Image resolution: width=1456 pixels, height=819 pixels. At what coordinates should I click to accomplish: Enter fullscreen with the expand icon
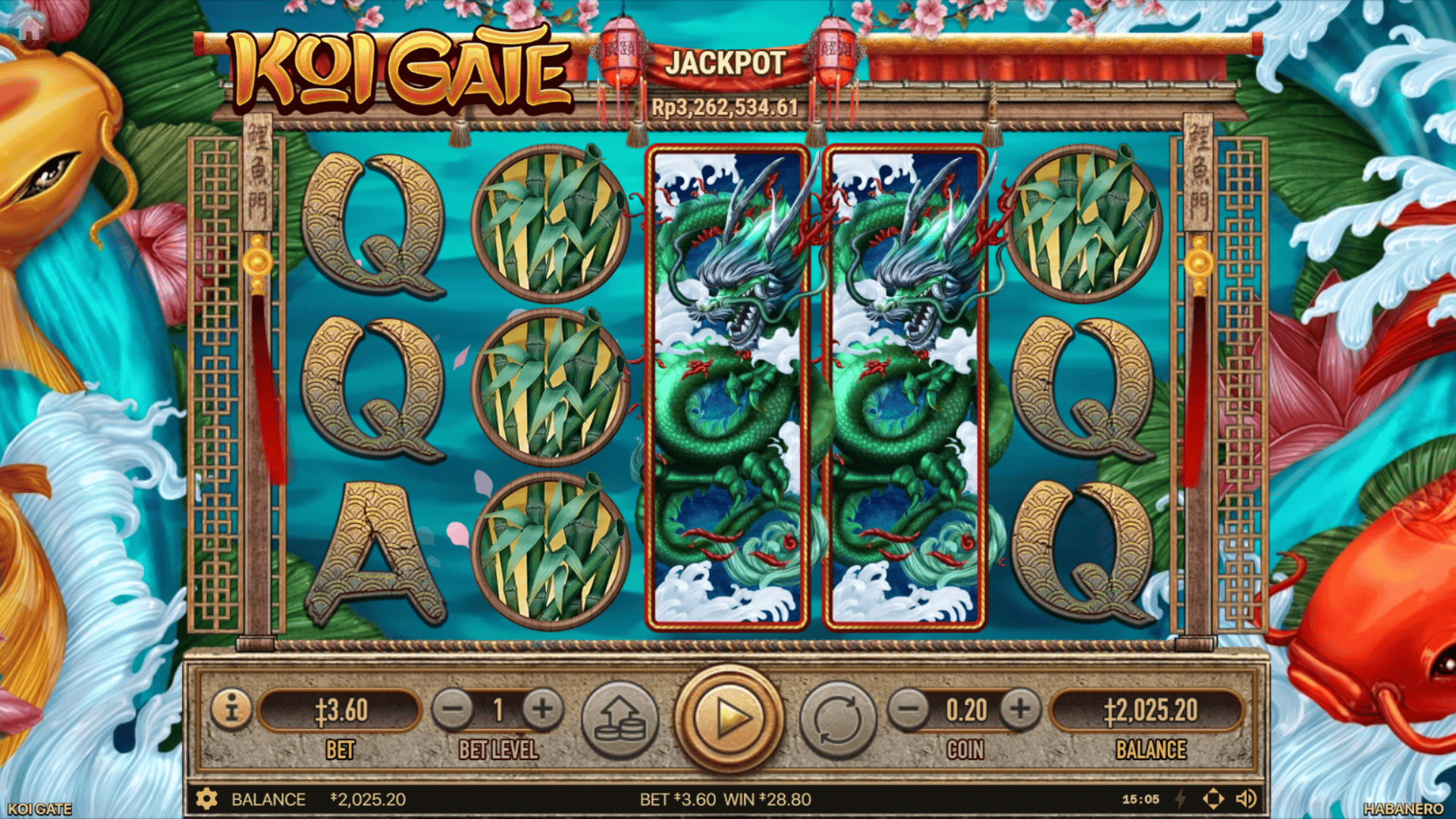point(1214,799)
